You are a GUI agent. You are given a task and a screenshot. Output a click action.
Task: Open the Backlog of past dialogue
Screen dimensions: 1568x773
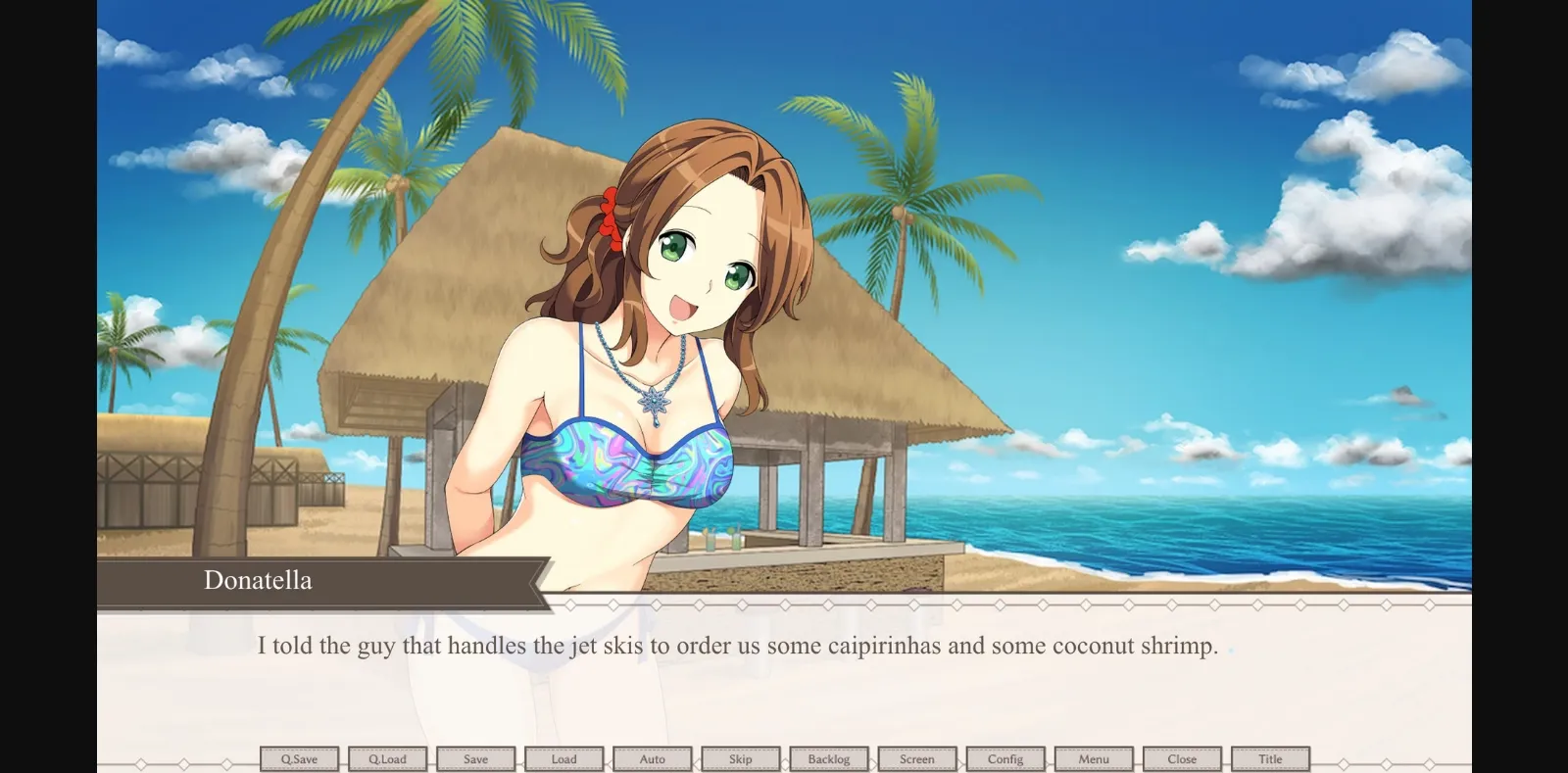(x=828, y=758)
